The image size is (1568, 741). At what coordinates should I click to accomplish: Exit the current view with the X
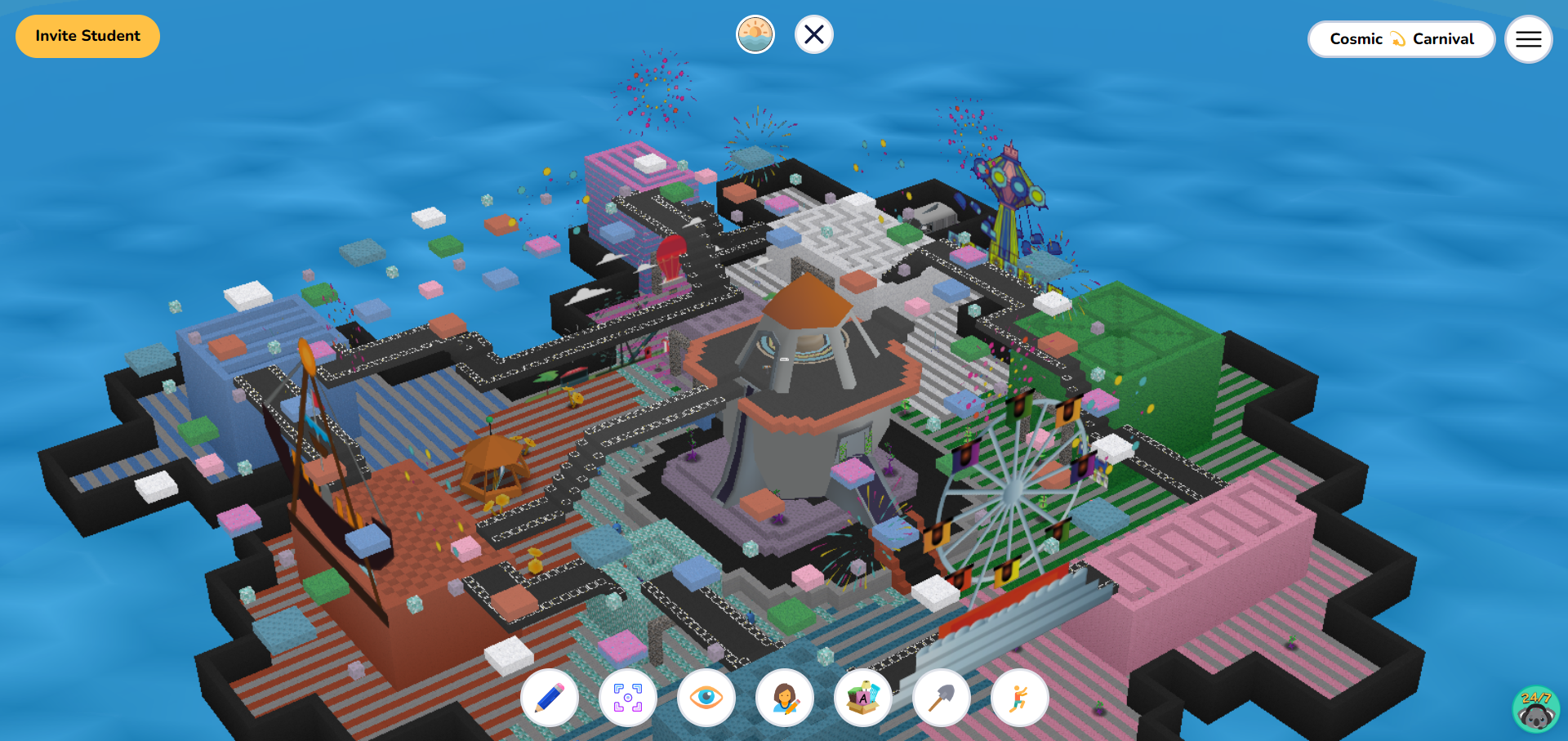coord(813,34)
